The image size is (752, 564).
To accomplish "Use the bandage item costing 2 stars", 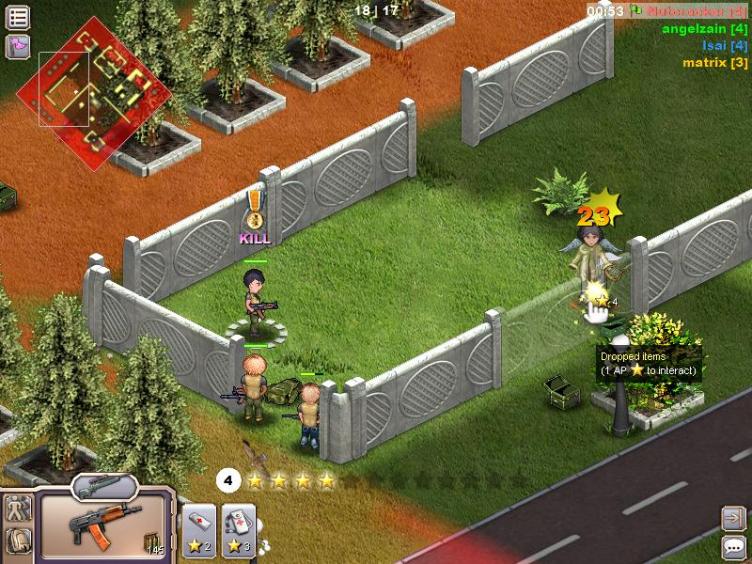I will click(x=198, y=530).
